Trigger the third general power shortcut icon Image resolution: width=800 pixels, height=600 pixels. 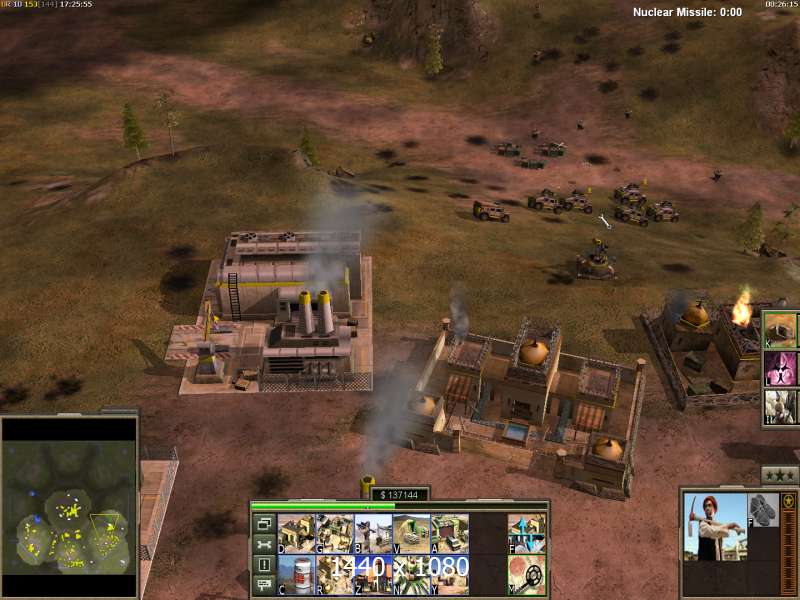pos(781,406)
